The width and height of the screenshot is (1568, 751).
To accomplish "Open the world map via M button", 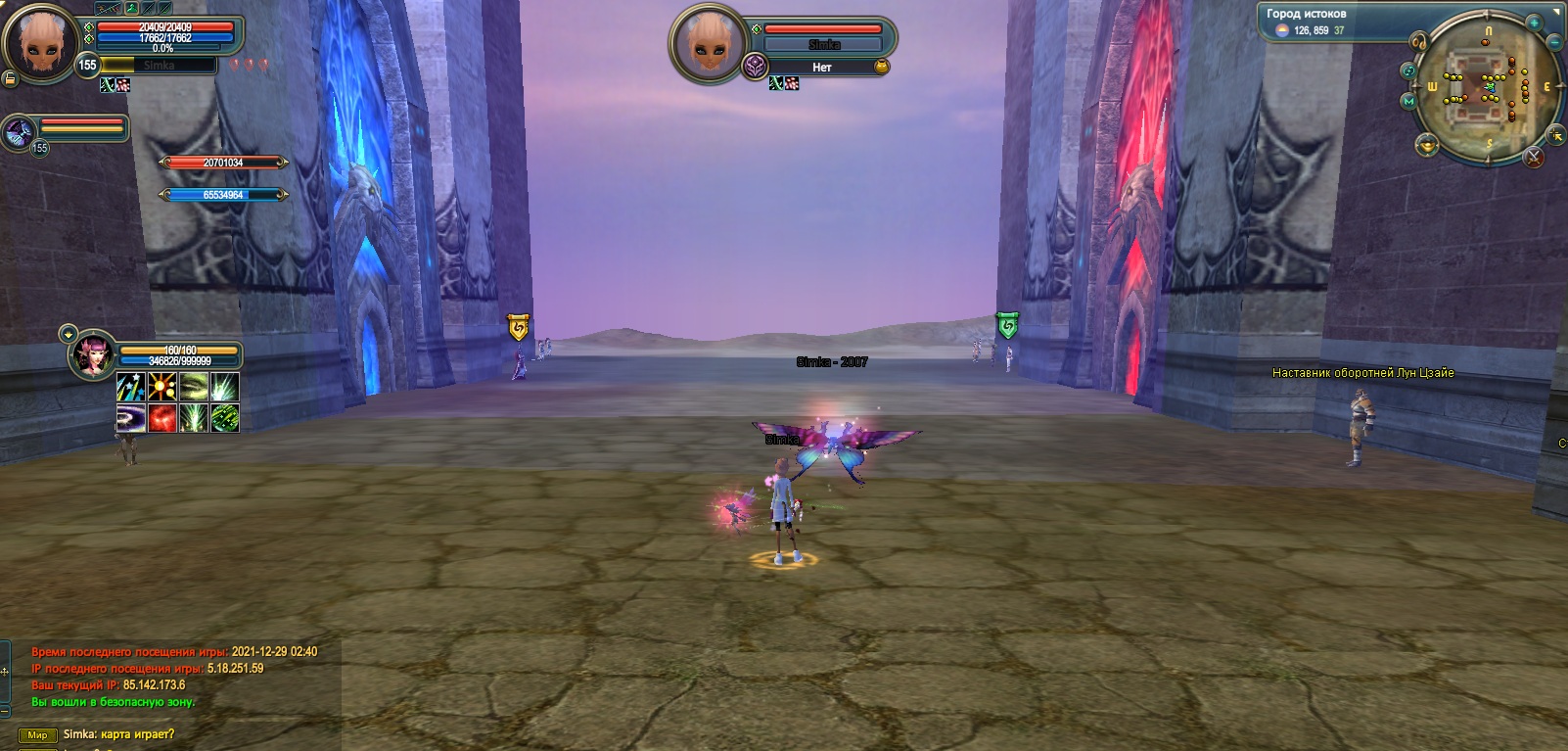I will [x=1408, y=101].
